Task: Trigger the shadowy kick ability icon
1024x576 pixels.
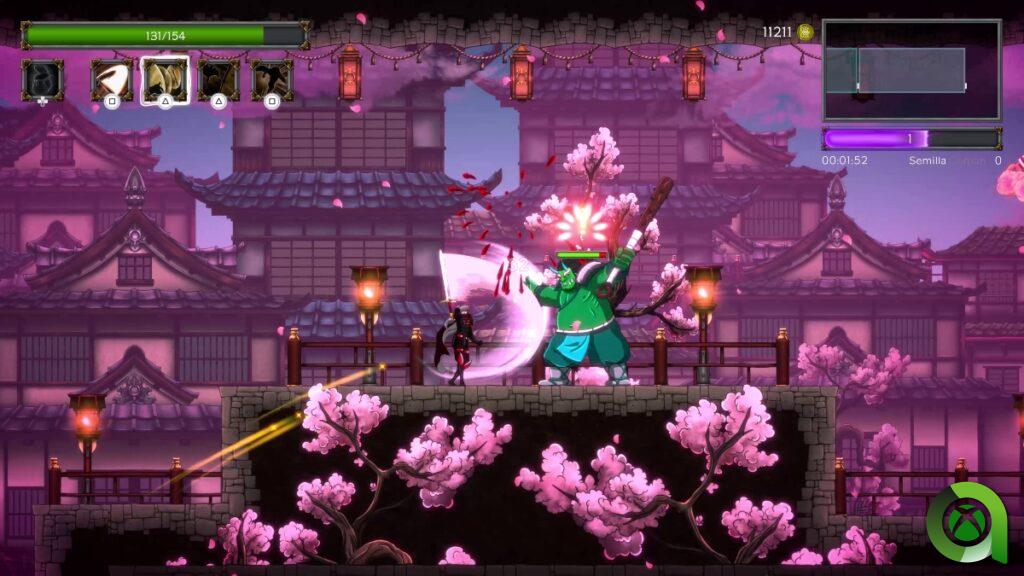Action: click(272, 79)
